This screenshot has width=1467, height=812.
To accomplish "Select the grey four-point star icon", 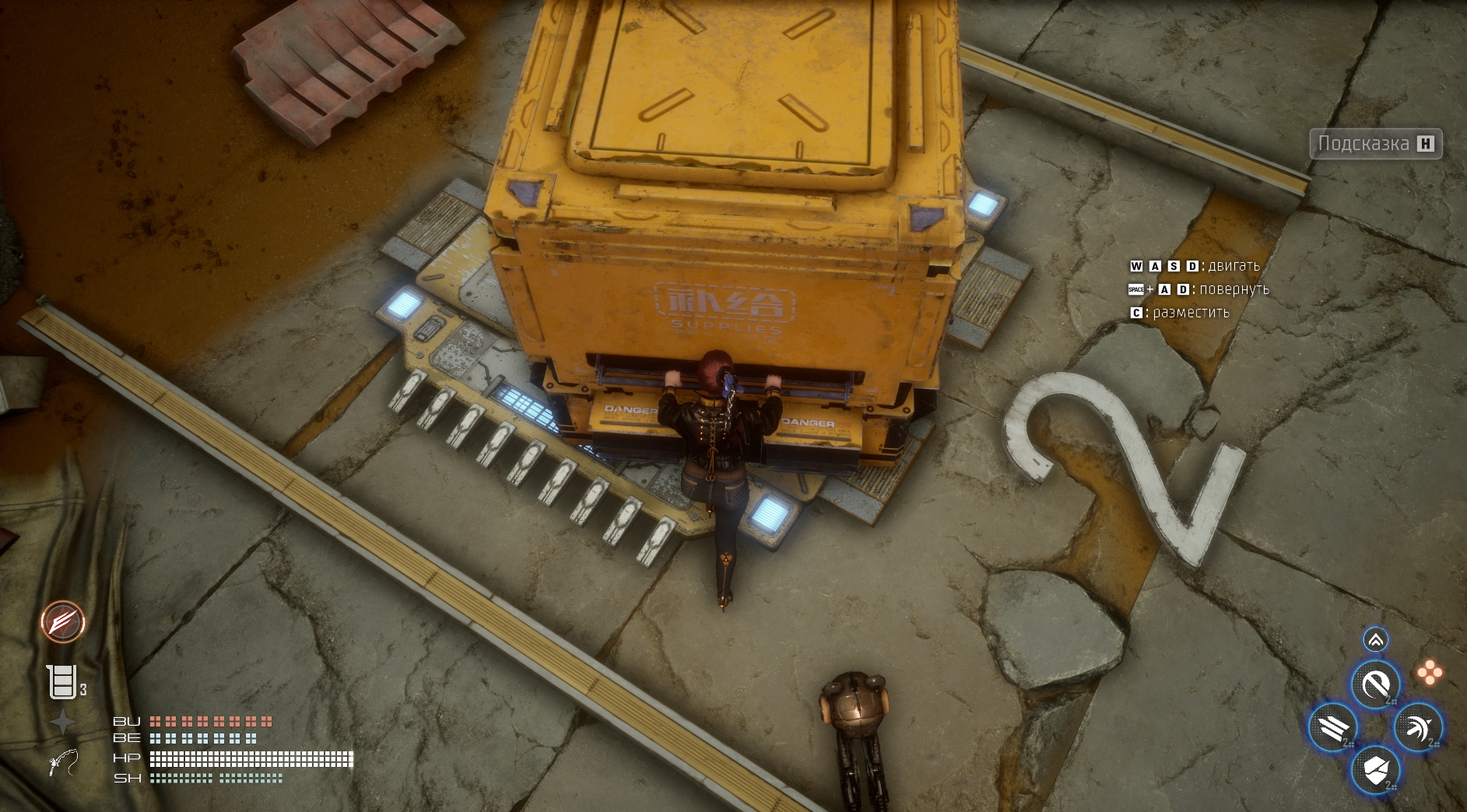I will 62,723.
